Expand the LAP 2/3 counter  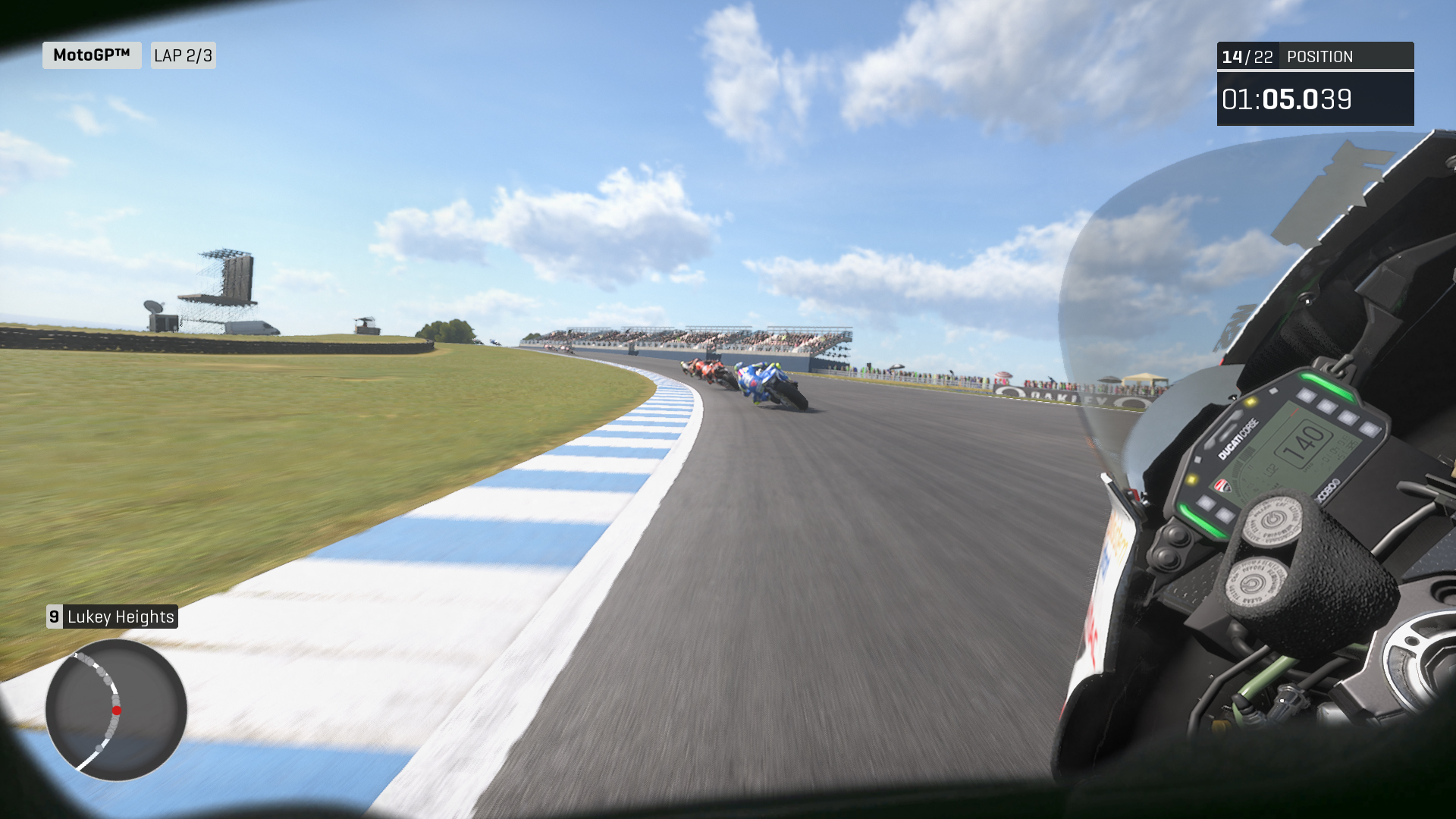click(183, 55)
